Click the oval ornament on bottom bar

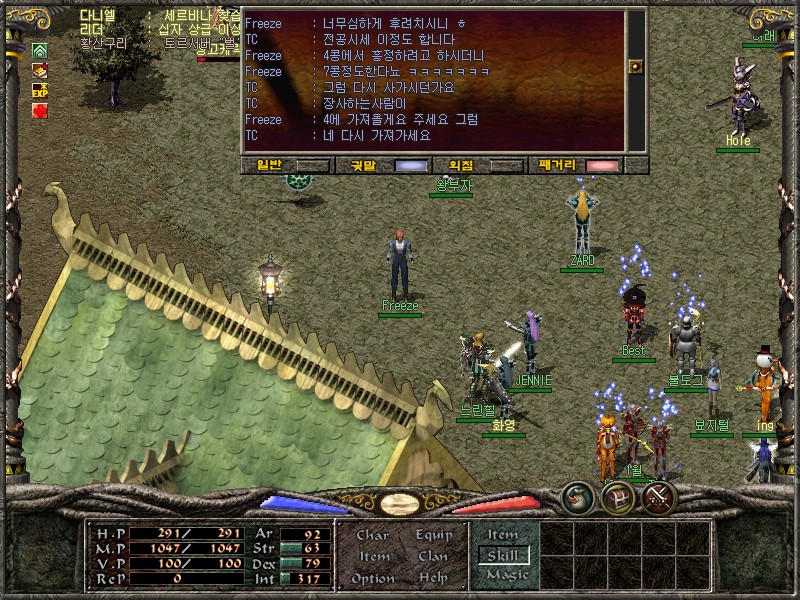400,504
